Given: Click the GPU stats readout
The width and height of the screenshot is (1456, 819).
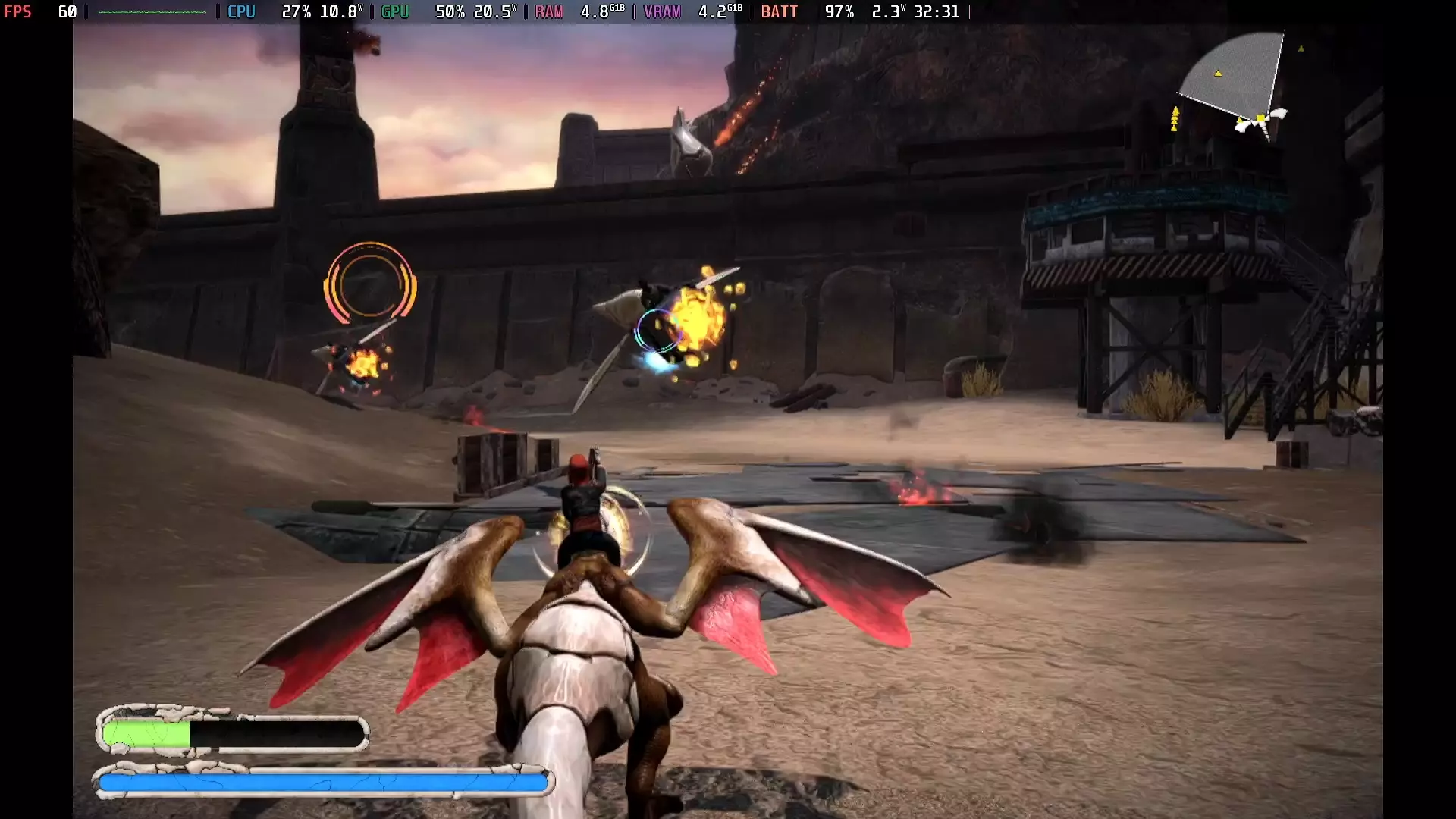Looking at the screenshot, I should coord(447,12).
